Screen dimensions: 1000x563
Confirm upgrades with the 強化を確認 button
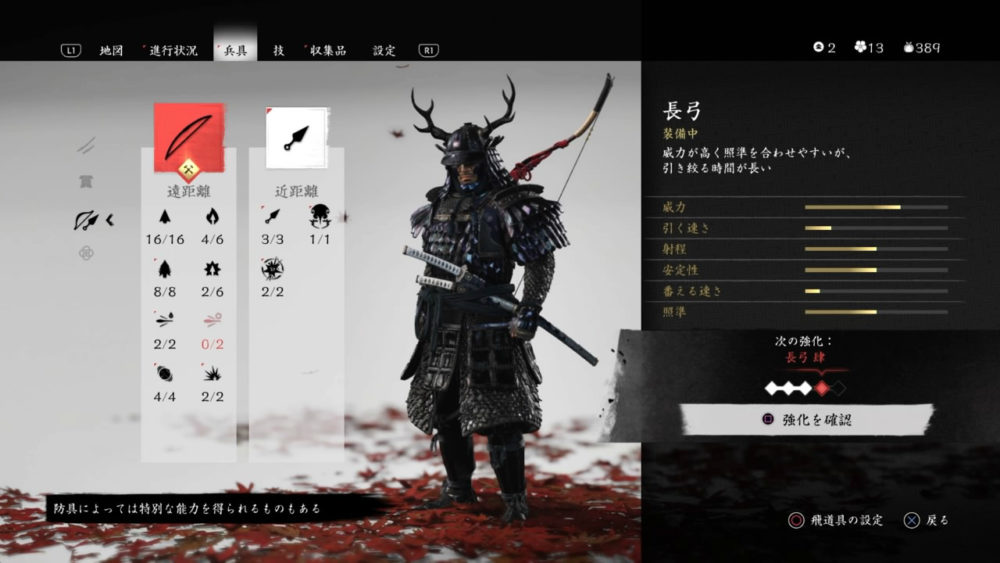click(x=807, y=420)
